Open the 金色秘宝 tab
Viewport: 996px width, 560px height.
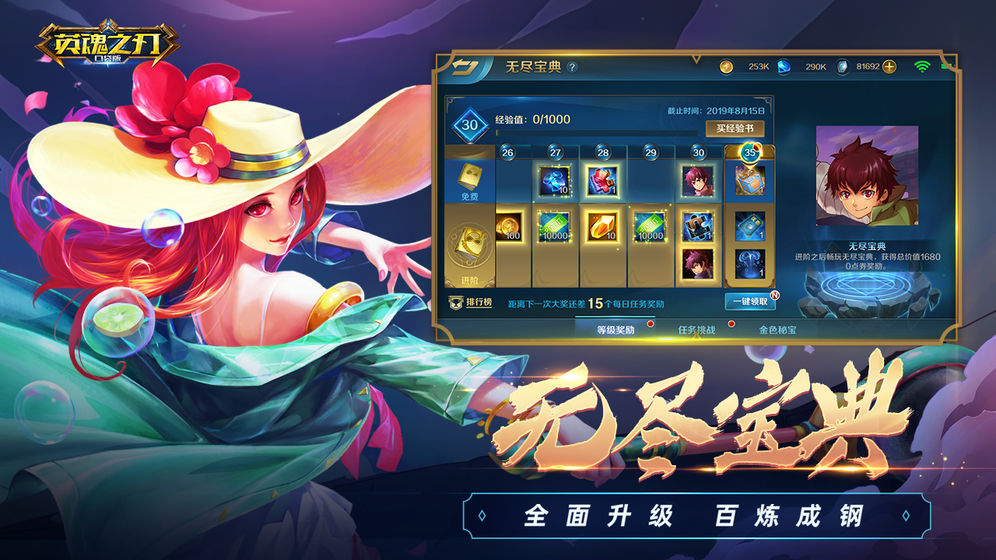pyautogui.click(x=778, y=329)
